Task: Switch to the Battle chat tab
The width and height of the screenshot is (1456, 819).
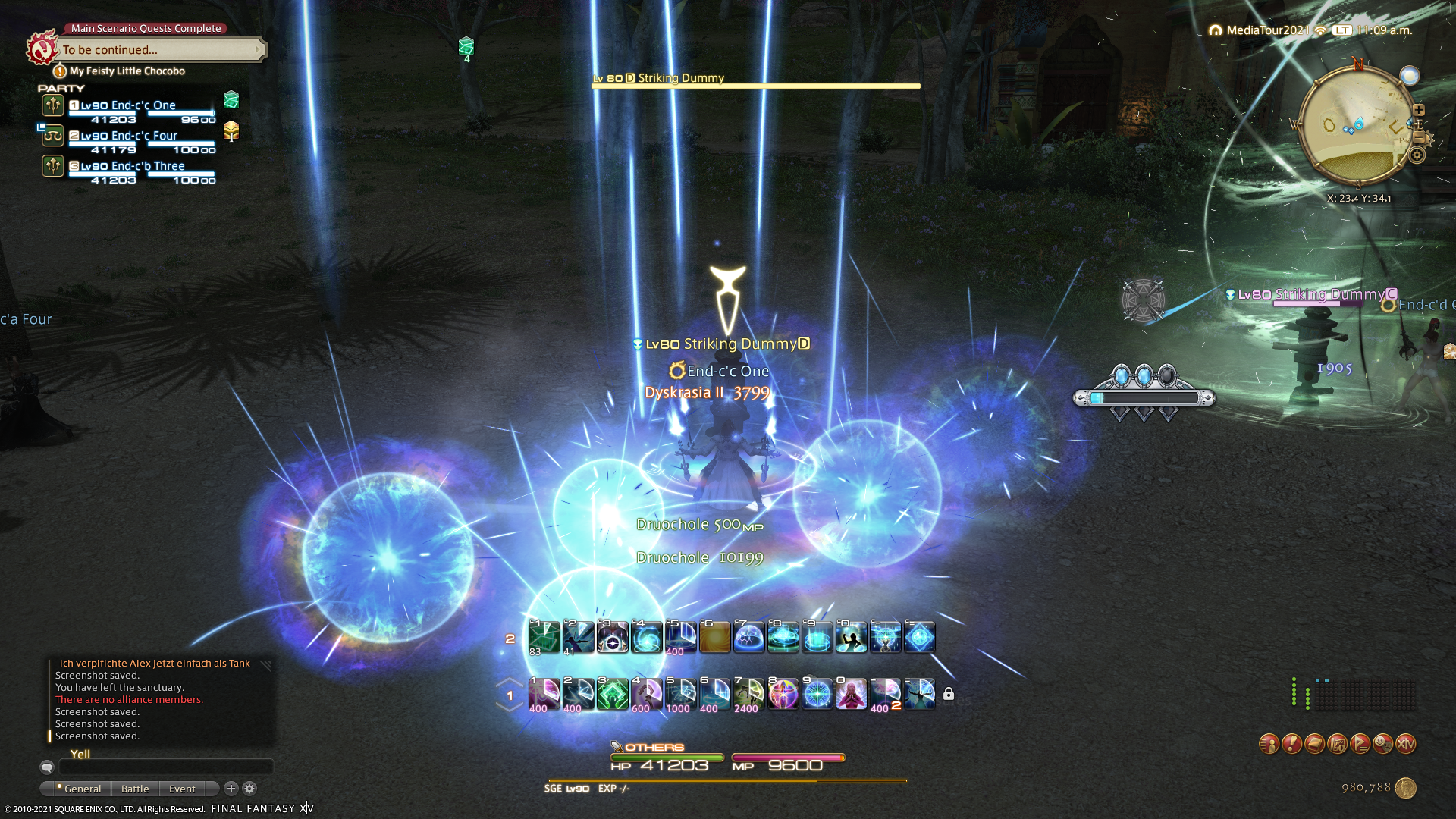Action: [135, 789]
